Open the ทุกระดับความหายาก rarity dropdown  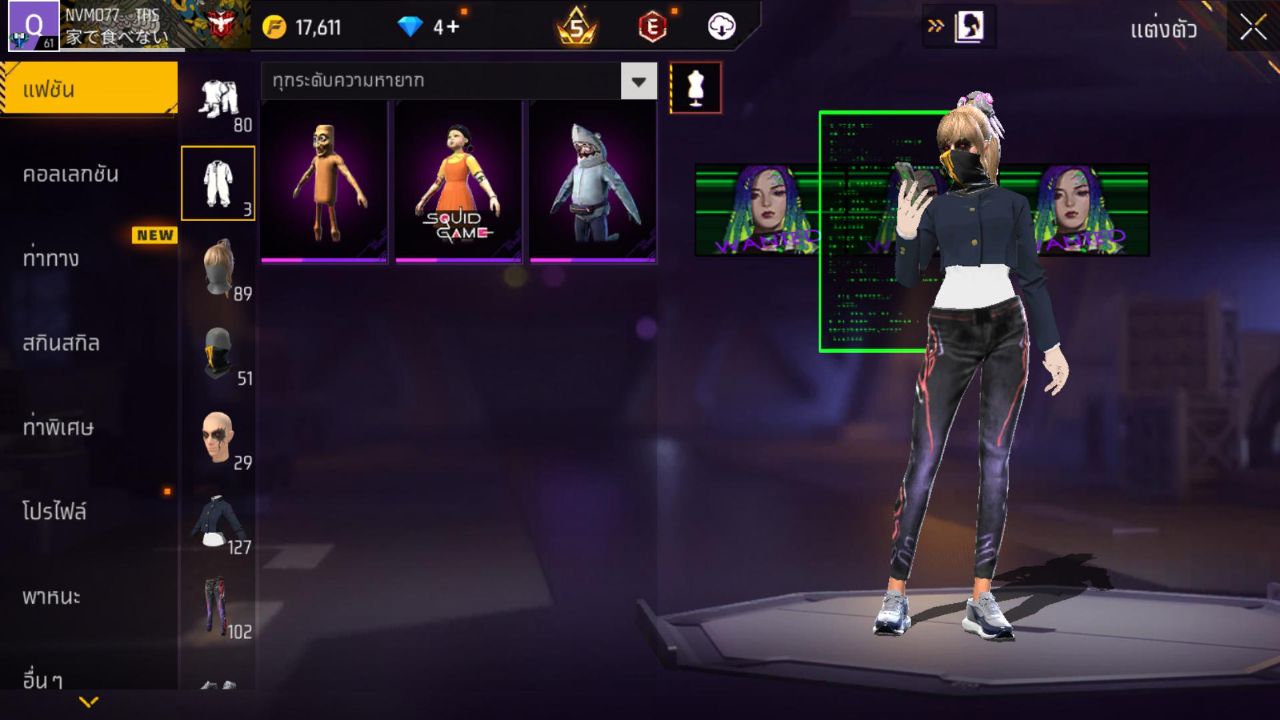coord(450,80)
